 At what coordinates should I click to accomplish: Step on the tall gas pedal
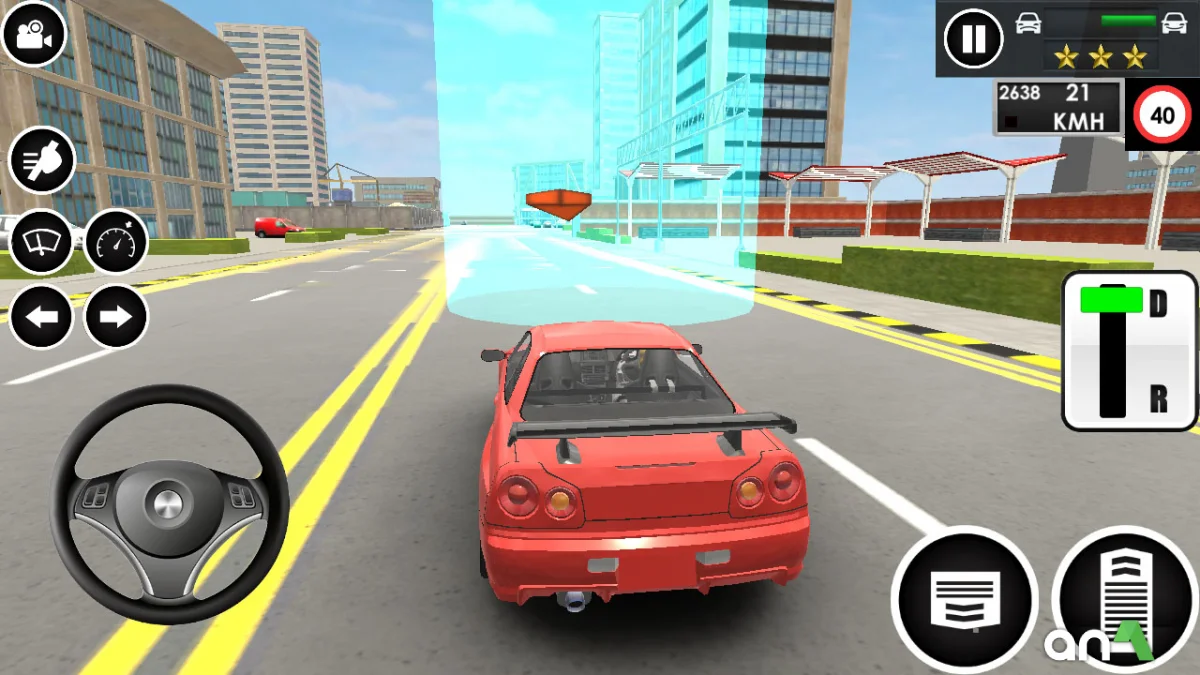click(x=1123, y=598)
